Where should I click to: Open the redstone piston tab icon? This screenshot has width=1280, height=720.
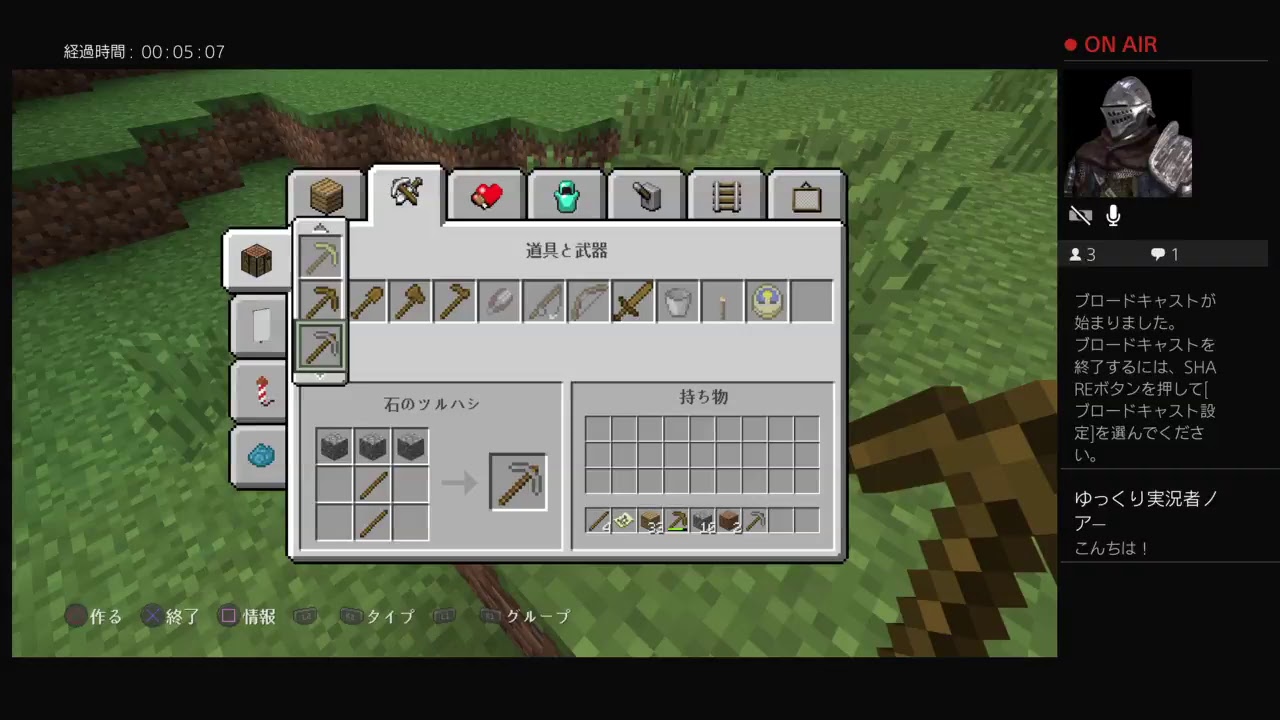[x=646, y=195]
